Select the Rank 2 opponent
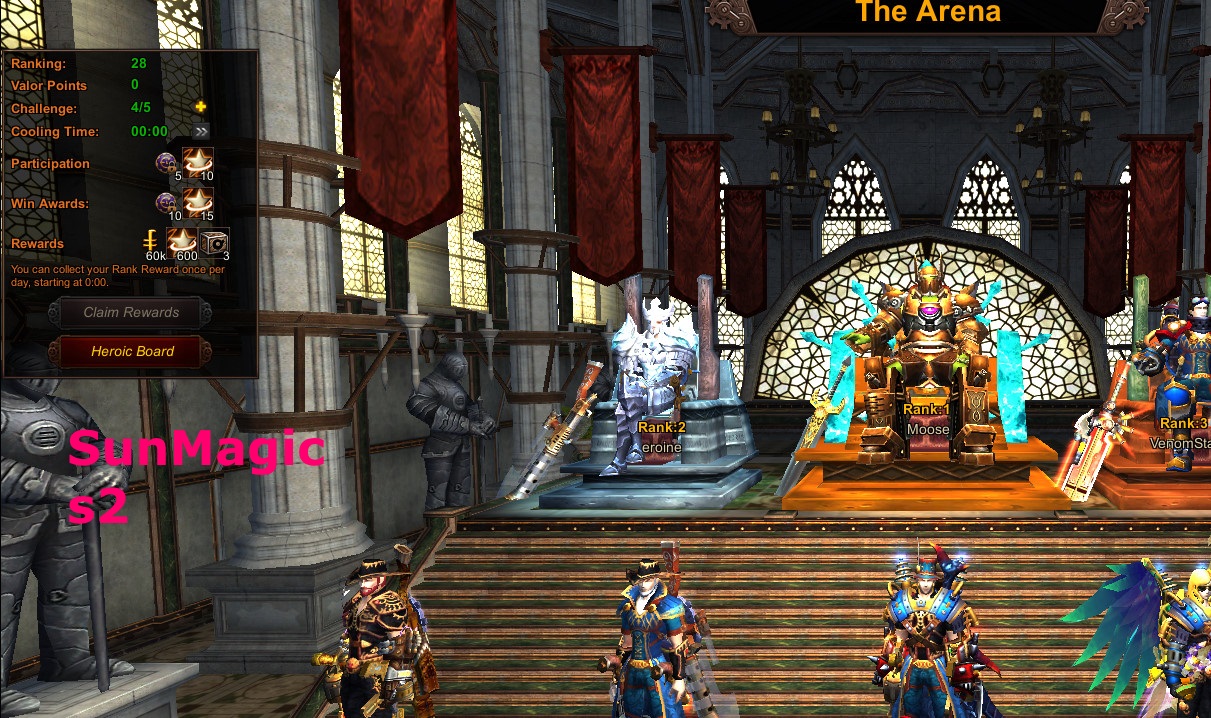 (x=655, y=390)
